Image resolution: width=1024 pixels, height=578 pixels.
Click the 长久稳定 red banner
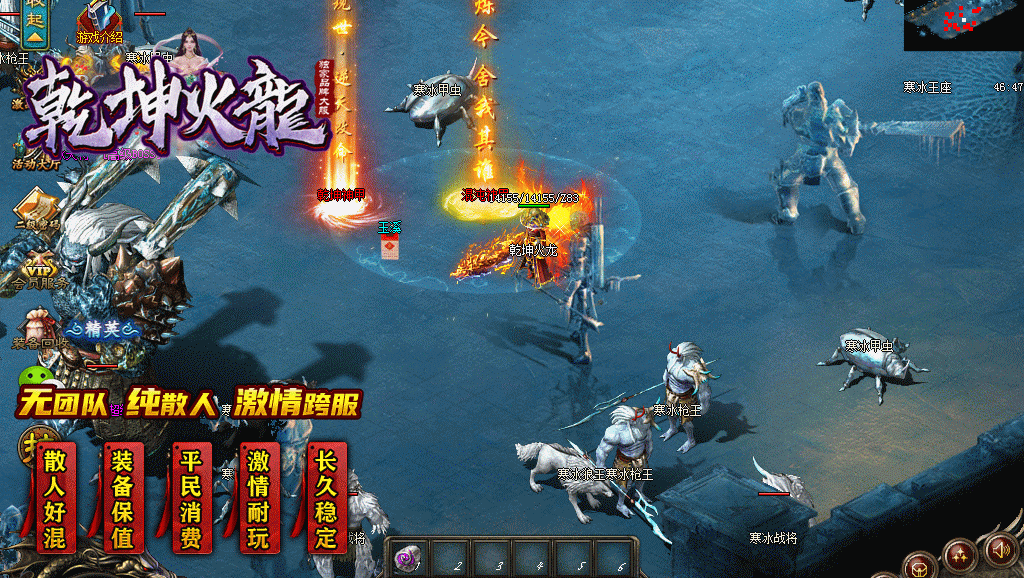(x=326, y=499)
